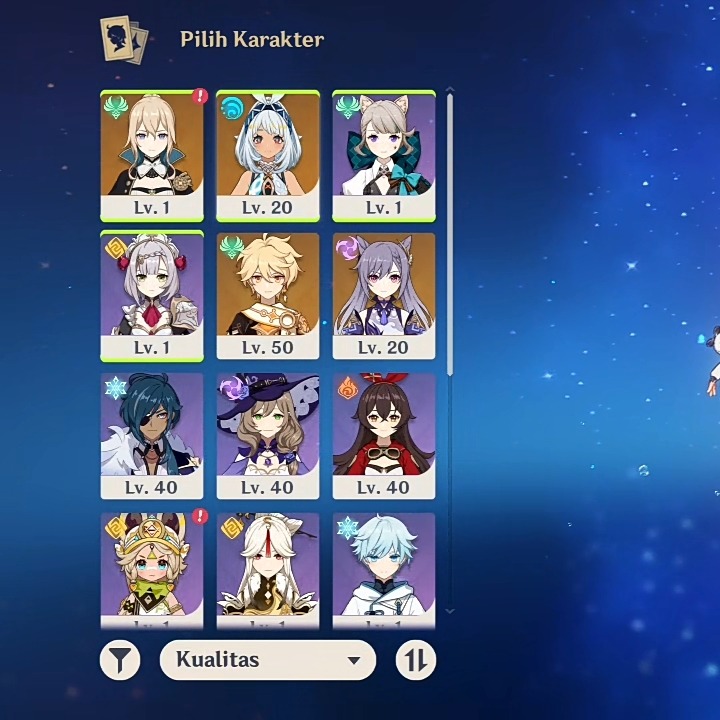Image resolution: width=720 pixels, height=720 pixels.
Task: Select Jean's character card
Action: [x=152, y=155]
